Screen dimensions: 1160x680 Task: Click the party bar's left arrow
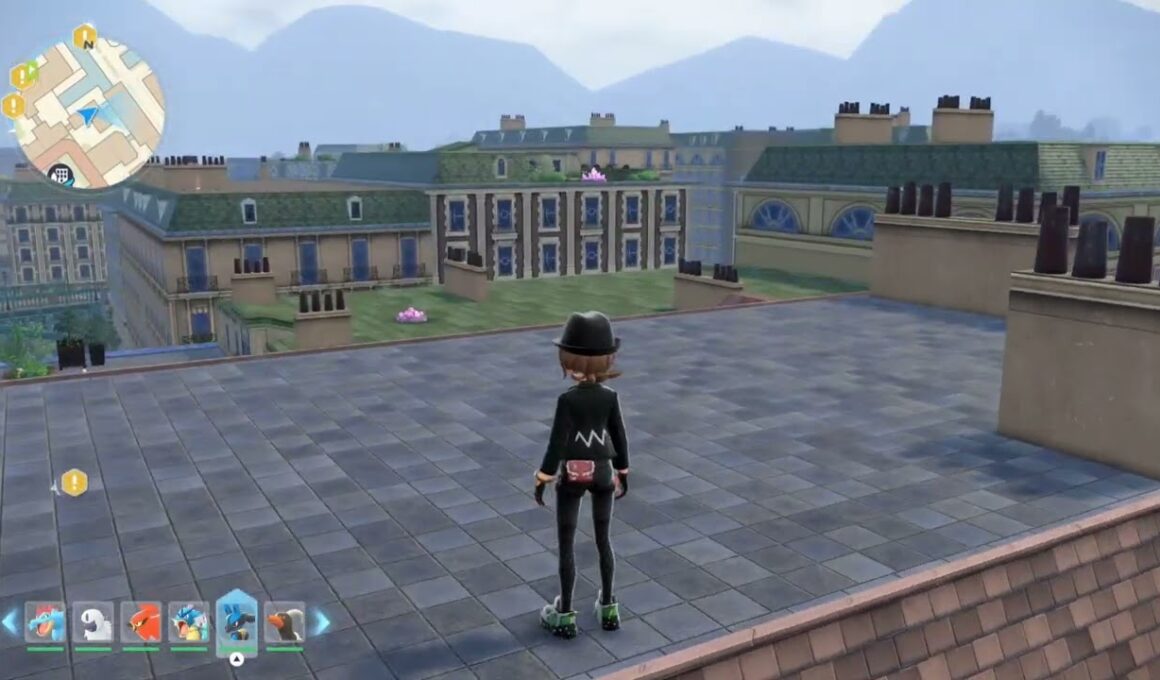9,622
